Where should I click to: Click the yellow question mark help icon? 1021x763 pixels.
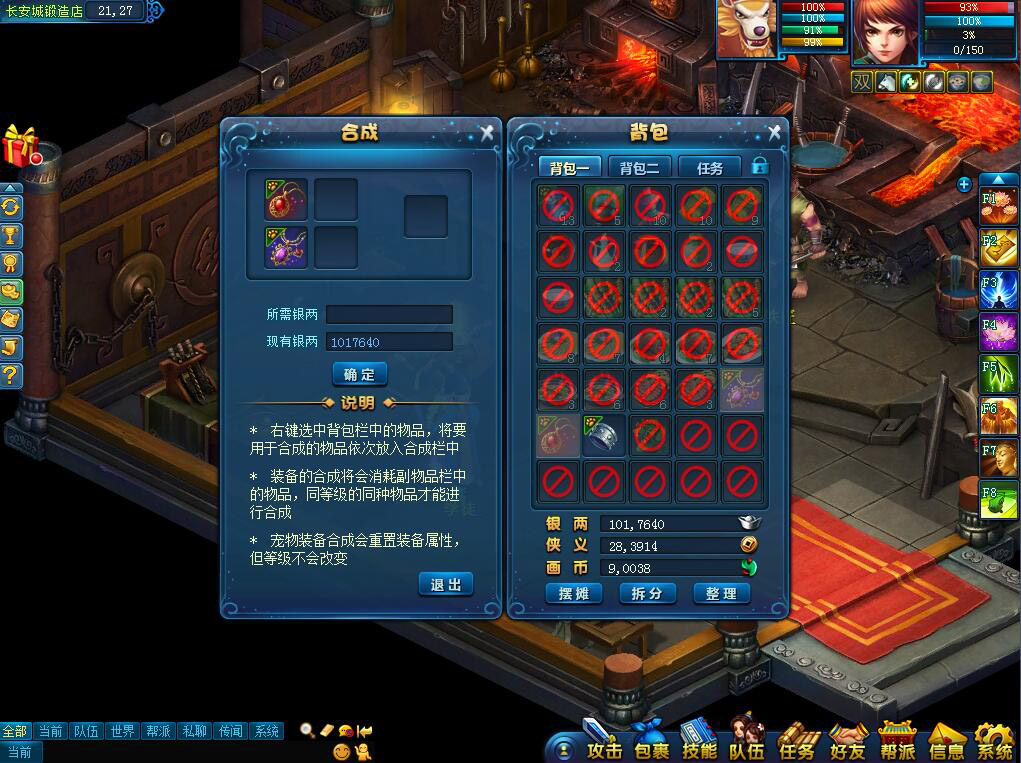(x=11, y=376)
